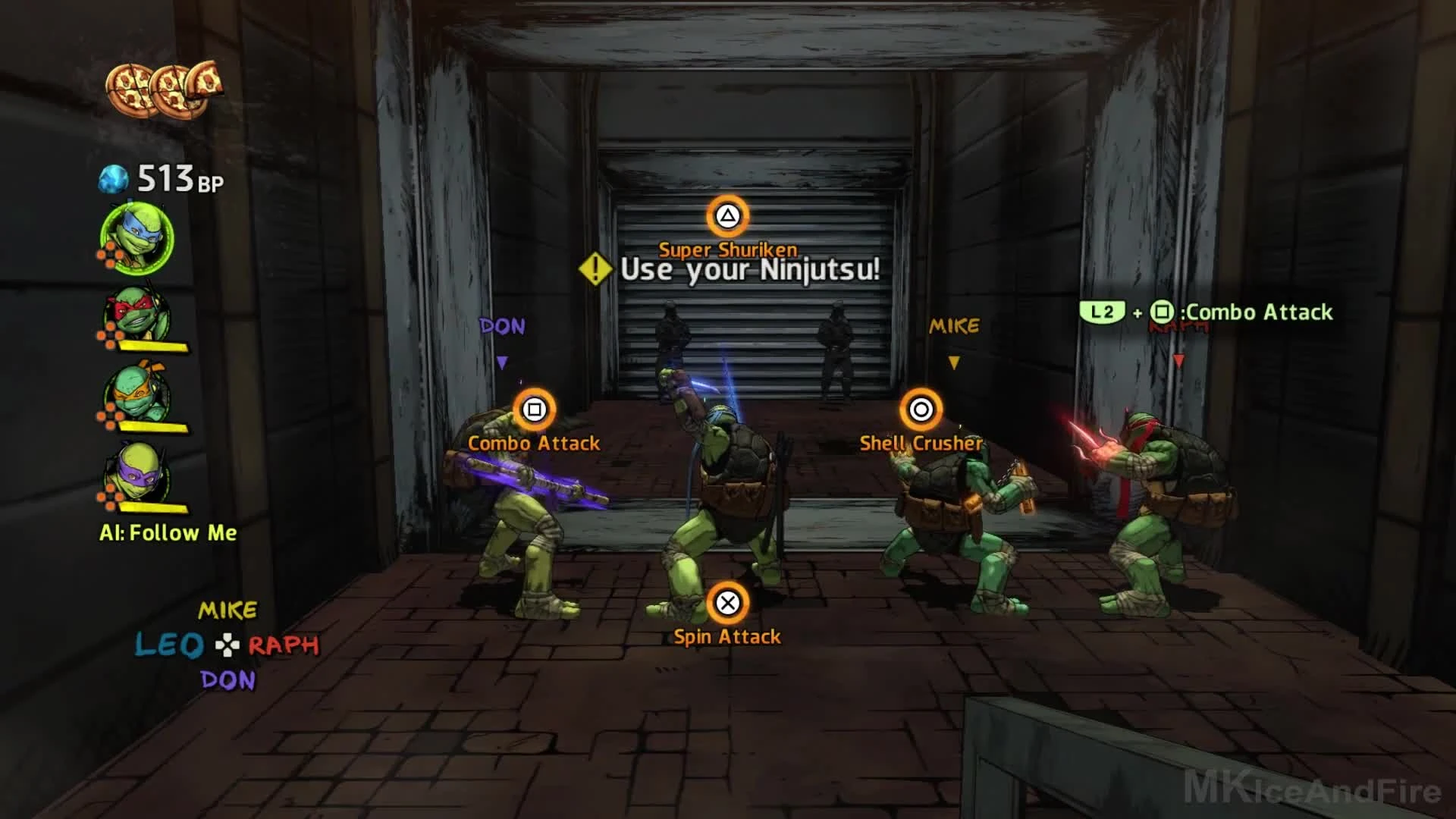Click the L2 button prompt icon
This screenshot has height=819, width=1456.
pos(1104,312)
